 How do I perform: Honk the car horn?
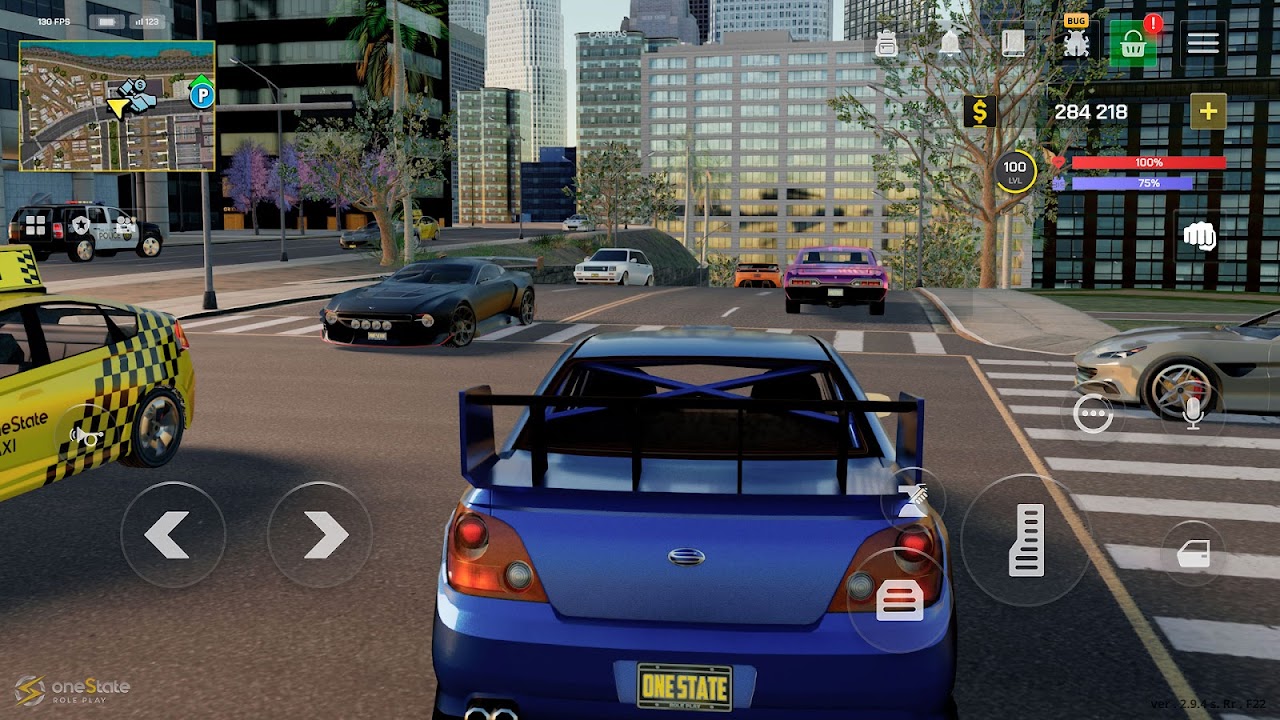click(87, 435)
